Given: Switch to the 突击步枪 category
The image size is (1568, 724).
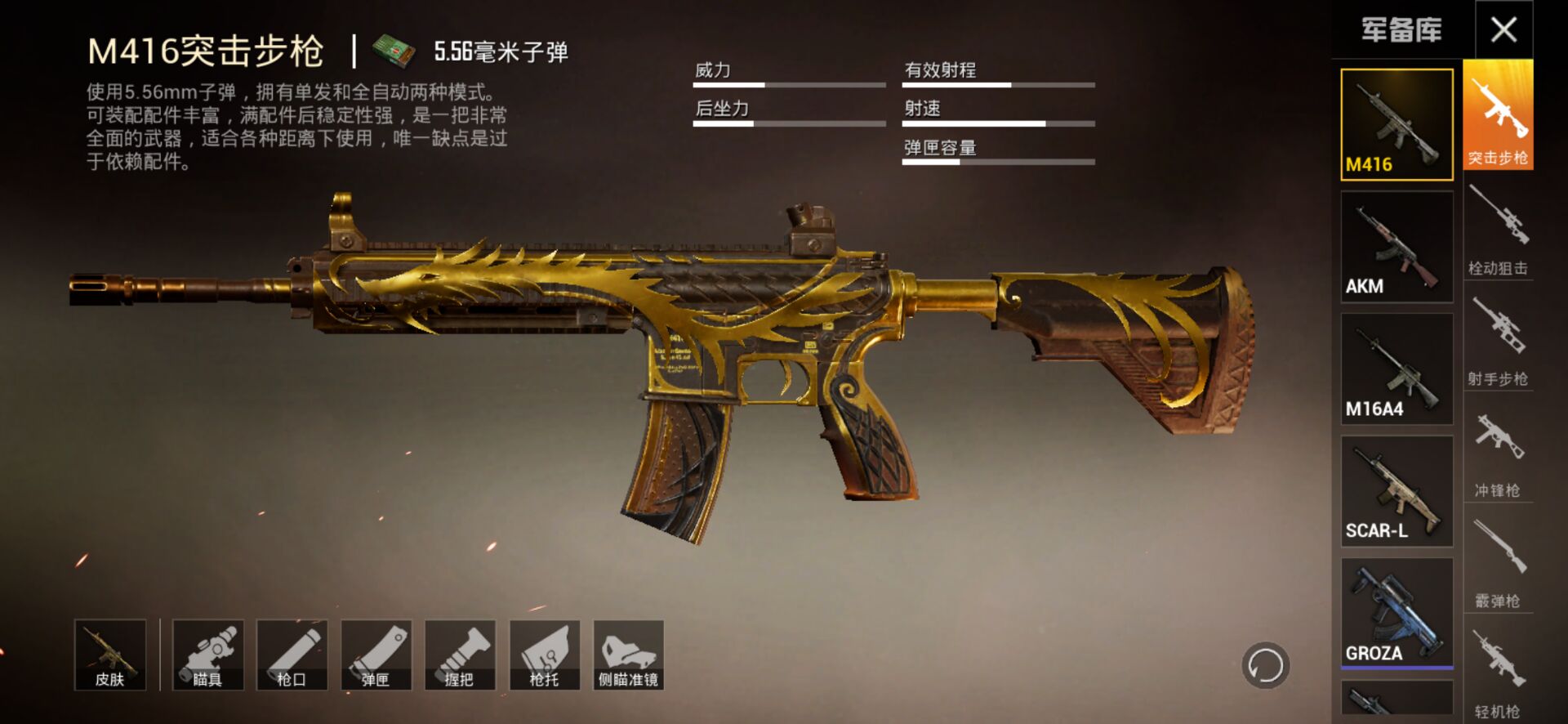Looking at the screenshot, I should pos(1498,115).
